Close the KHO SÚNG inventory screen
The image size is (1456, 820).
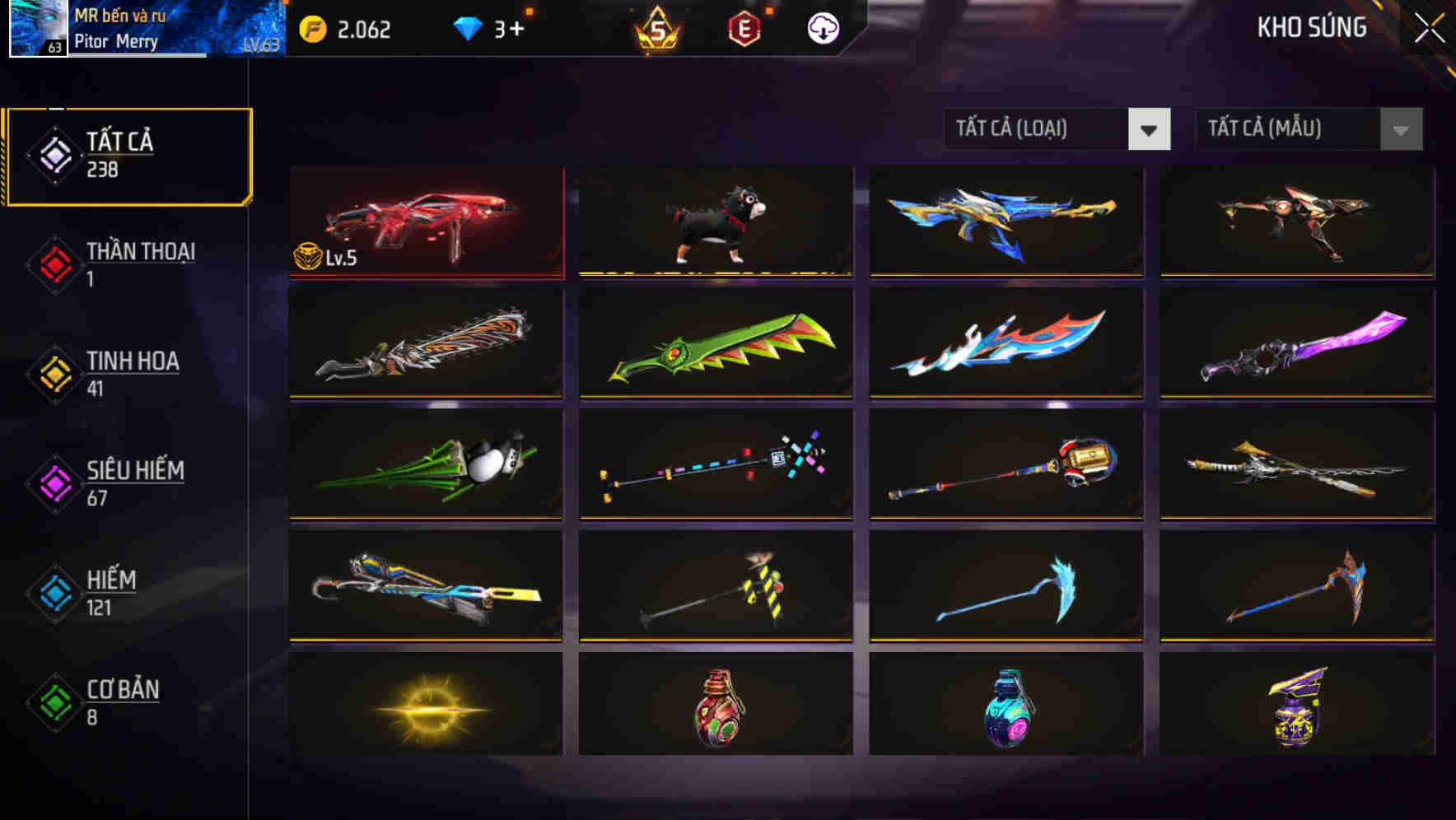pyautogui.click(x=1430, y=26)
